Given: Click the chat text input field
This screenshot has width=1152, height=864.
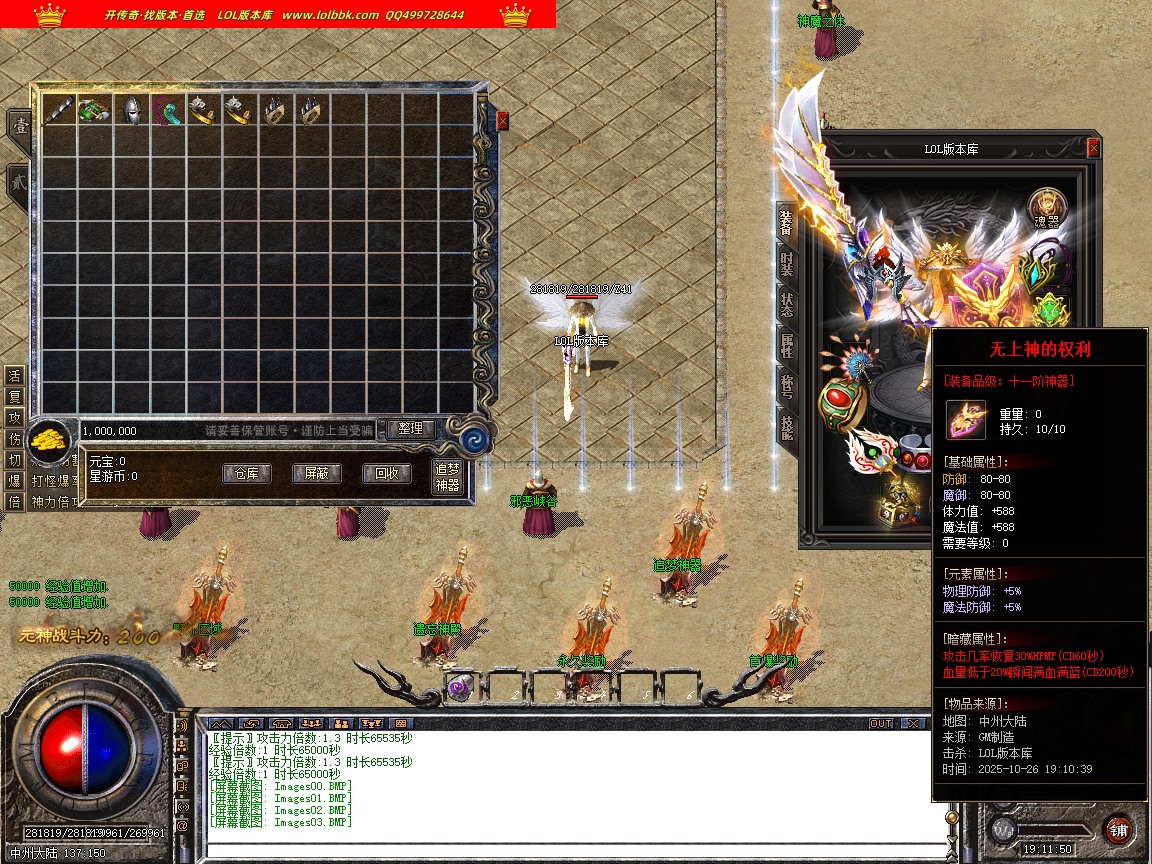Looking at the screenshot, I should 570,852.
